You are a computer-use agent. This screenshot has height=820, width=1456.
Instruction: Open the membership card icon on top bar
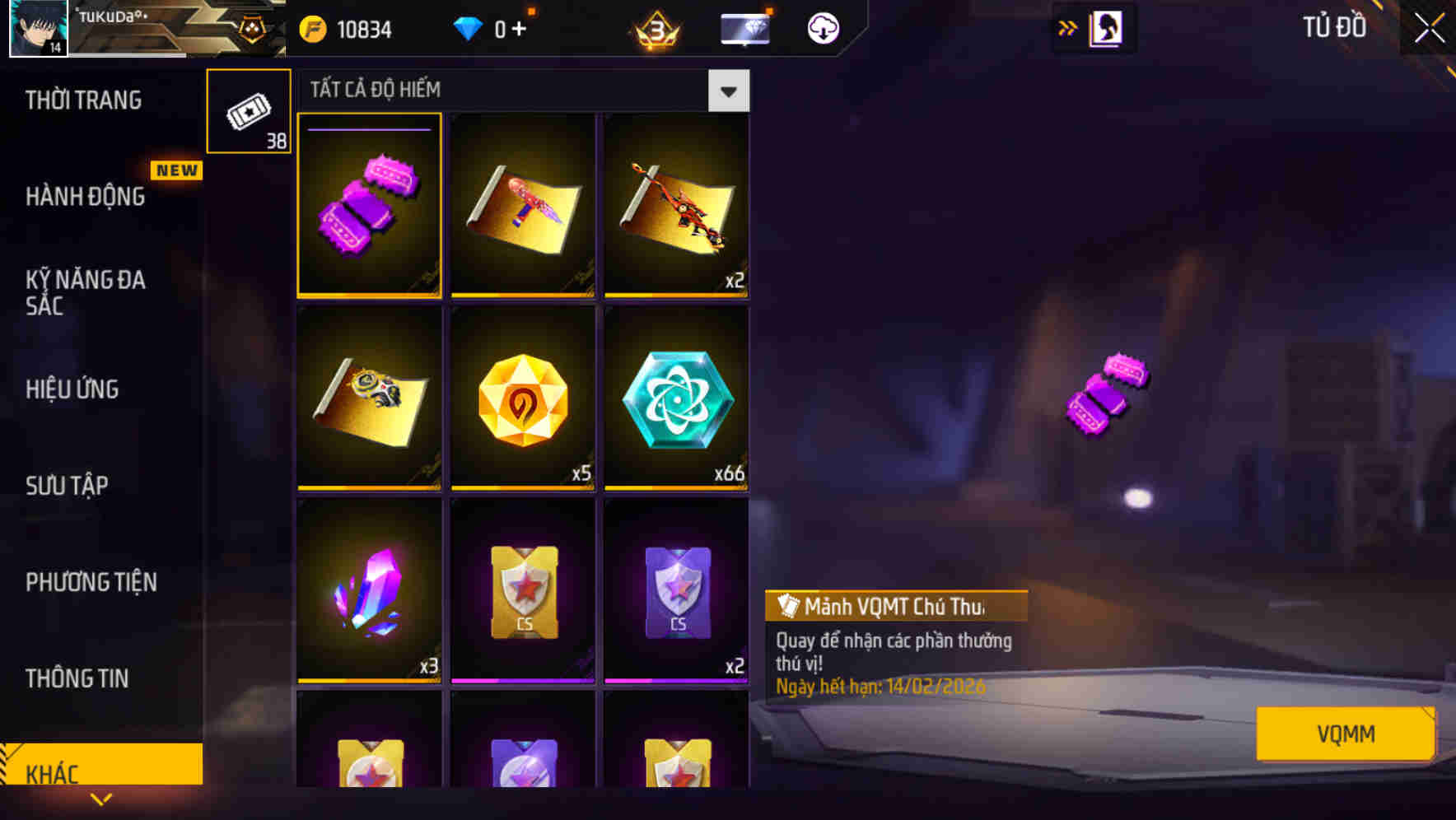745,27
